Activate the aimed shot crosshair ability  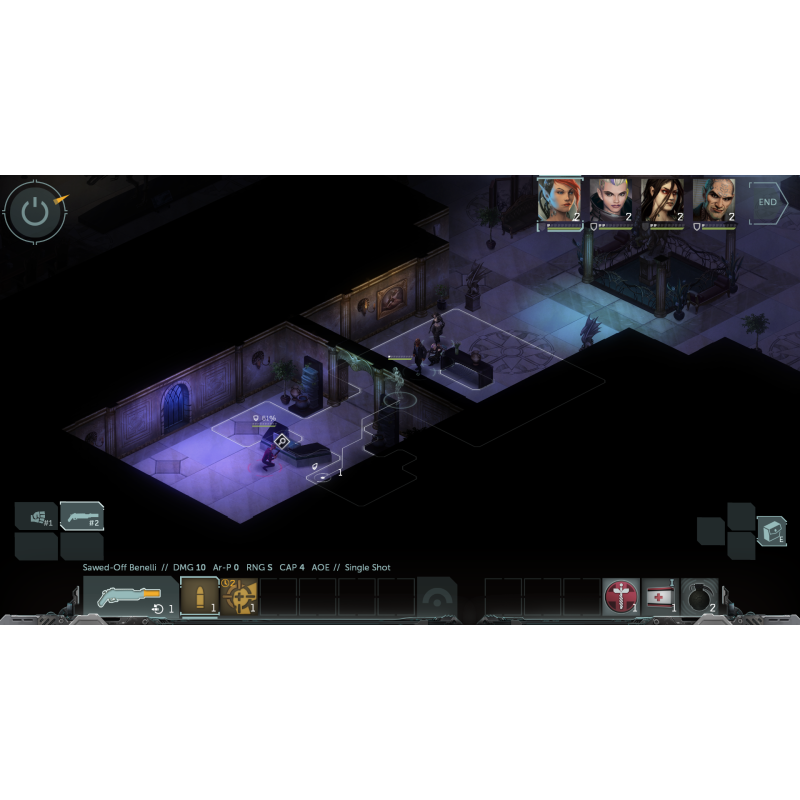pyautogui.click(x=239, y=597)
